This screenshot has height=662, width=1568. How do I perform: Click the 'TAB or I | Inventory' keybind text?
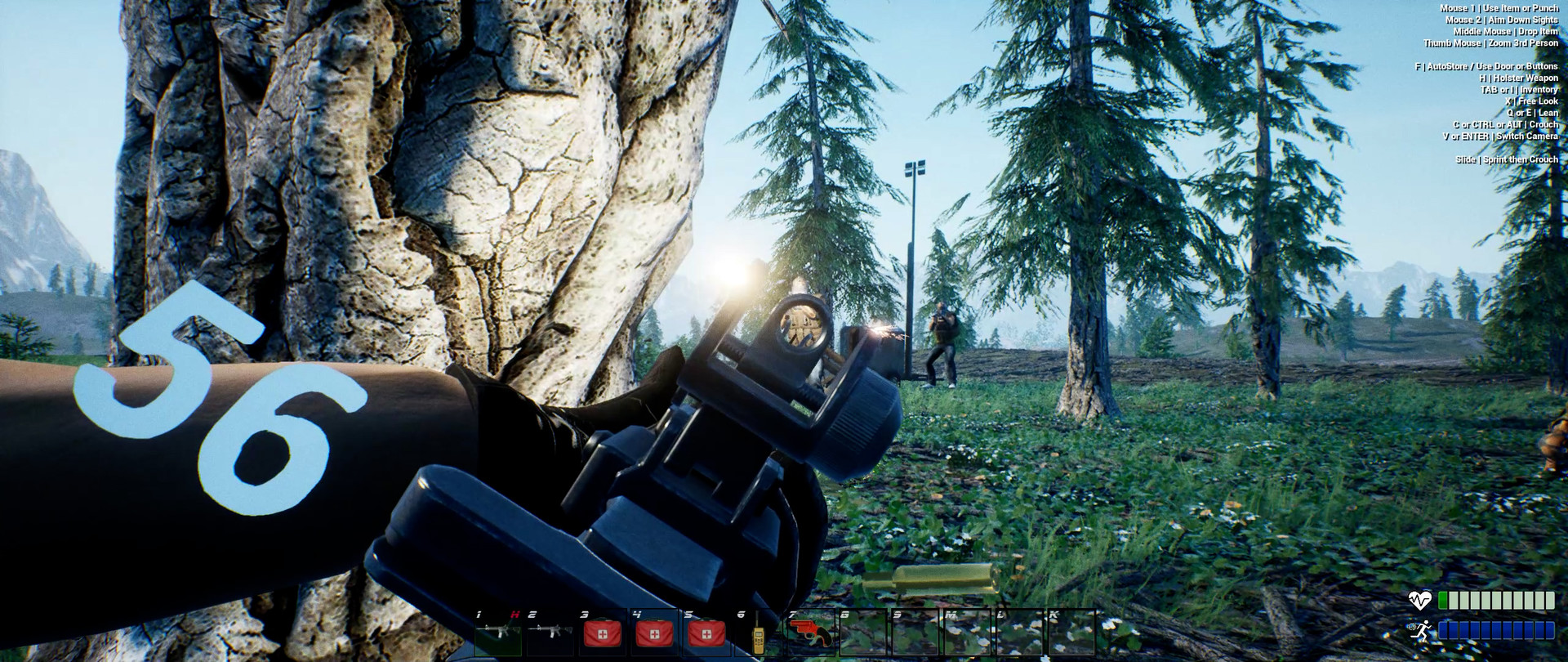pos(1519,91)
